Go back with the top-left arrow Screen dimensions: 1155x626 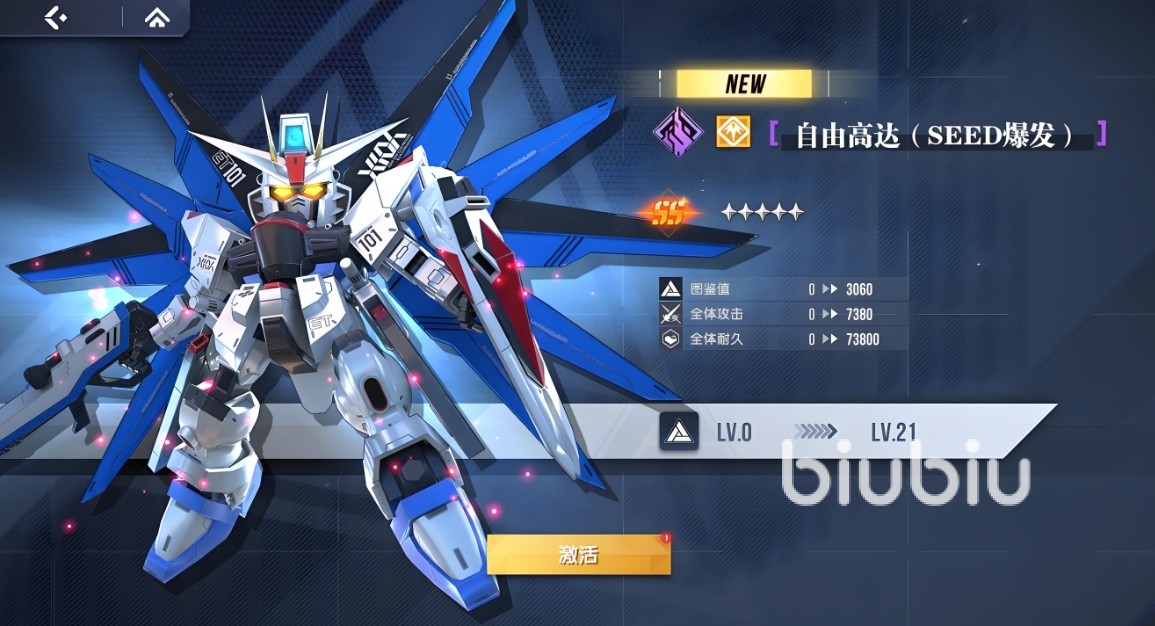56,17
